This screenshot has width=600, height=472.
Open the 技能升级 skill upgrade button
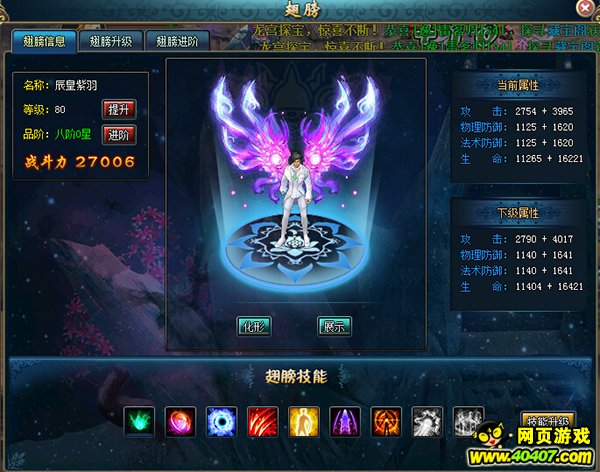(x=548, y=421)
